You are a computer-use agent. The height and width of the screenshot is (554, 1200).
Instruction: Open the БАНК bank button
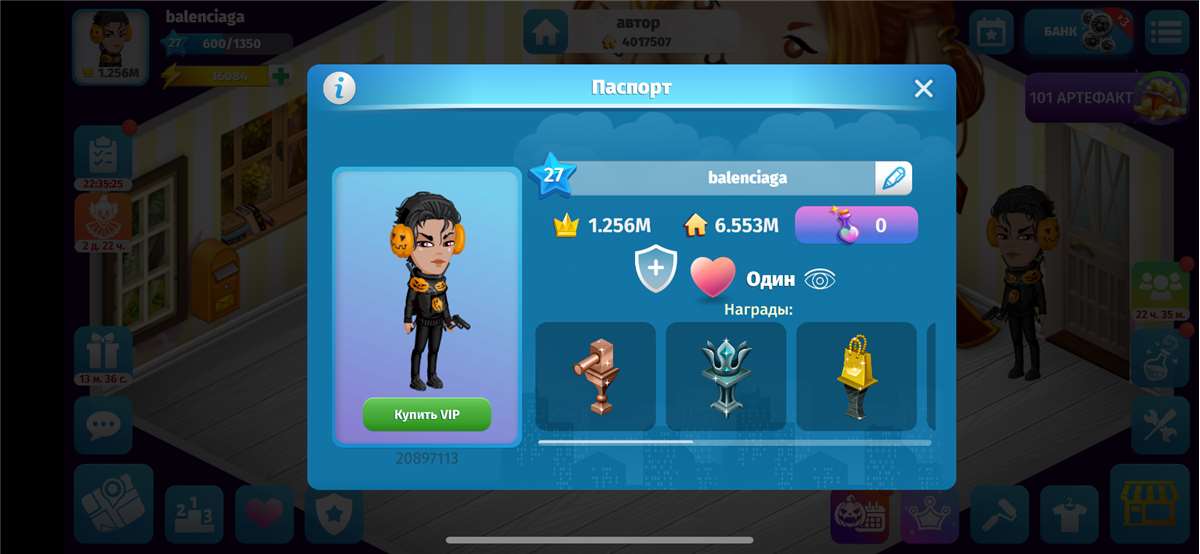point(1078,31)
